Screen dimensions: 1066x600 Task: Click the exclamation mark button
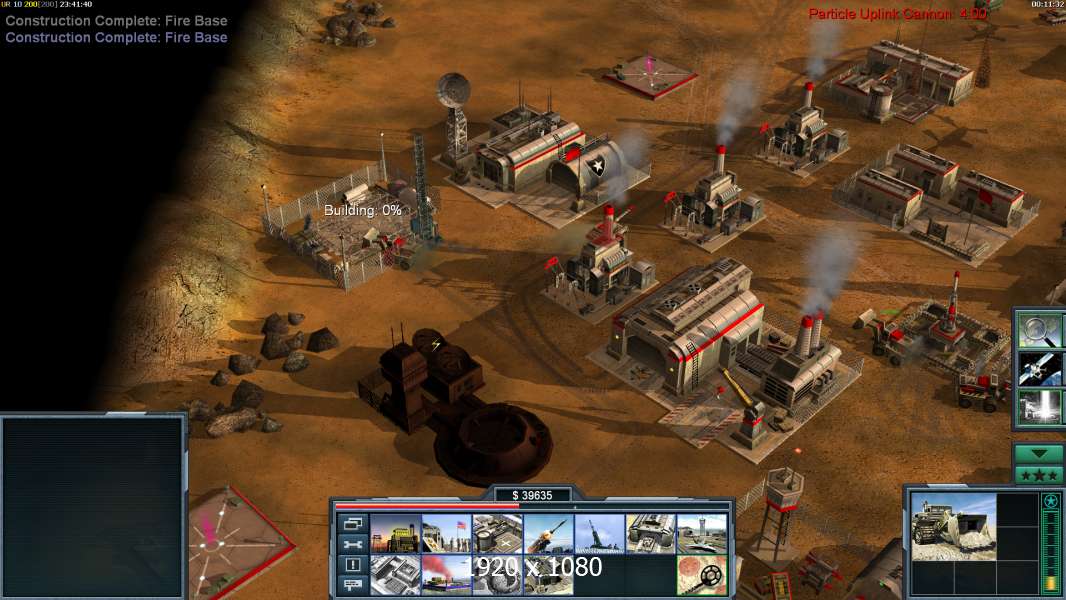352,565
